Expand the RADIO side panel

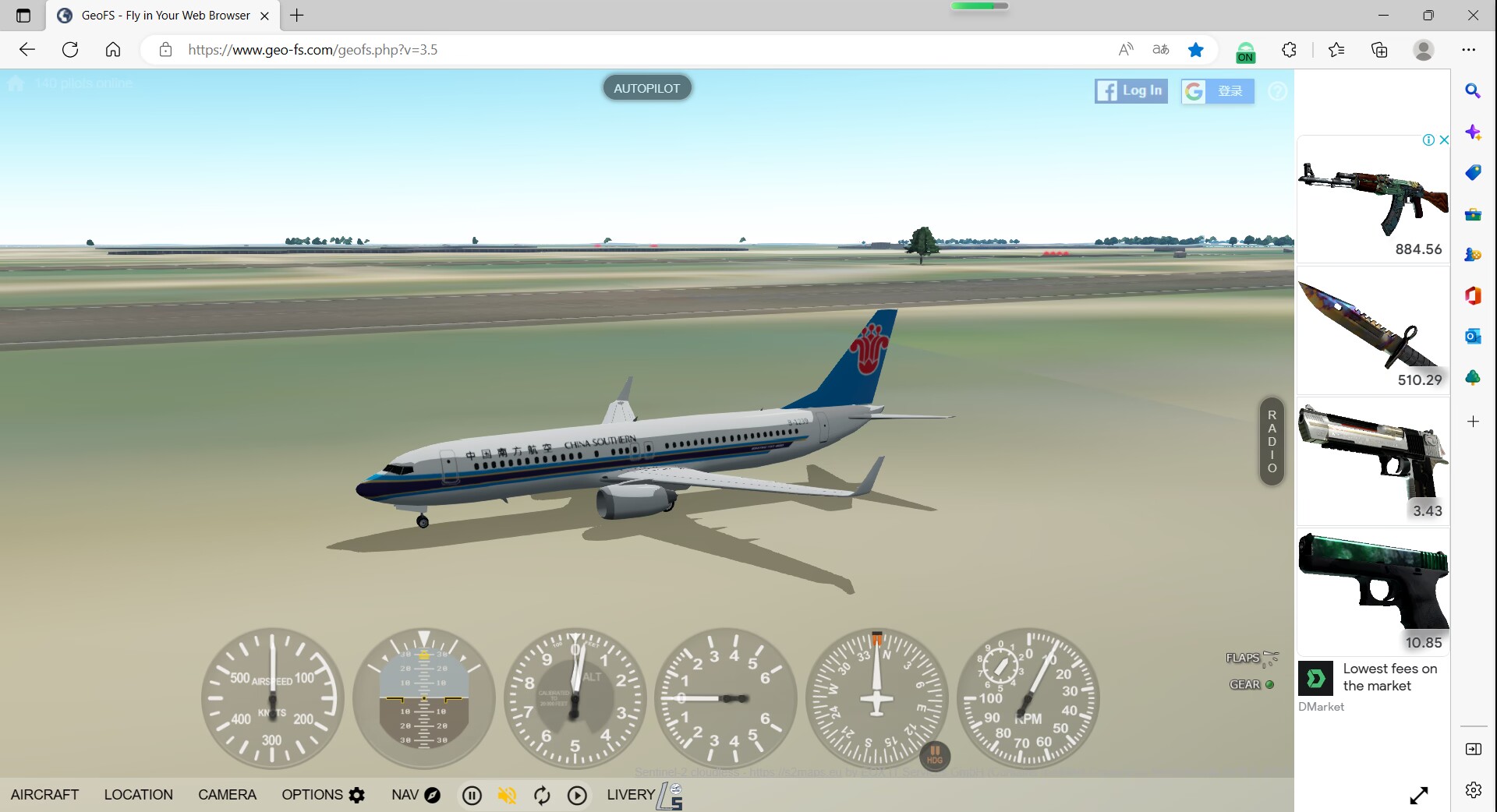click(x=1271, y=441)
